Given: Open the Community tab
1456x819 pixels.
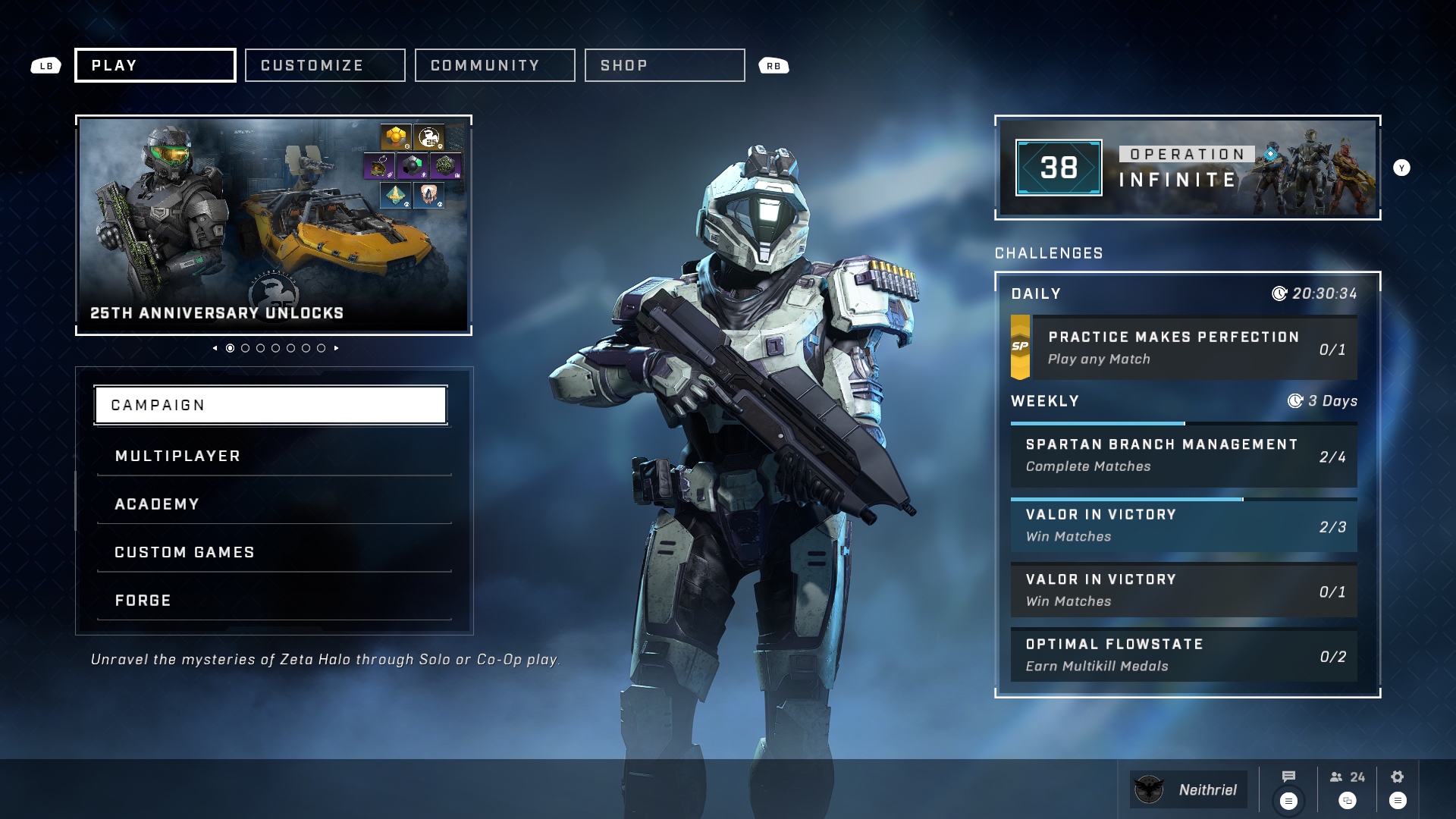Looking at the screenshot, I should [x=494, y=65].
